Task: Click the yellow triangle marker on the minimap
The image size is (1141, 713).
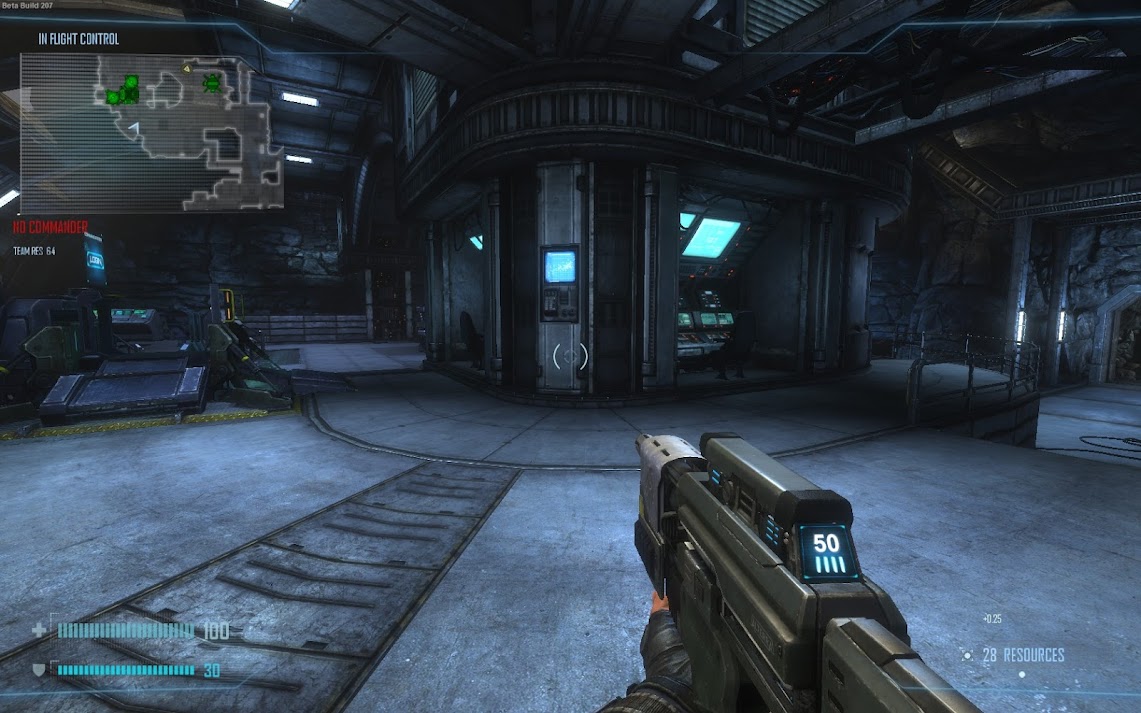Action: point(186,68)
